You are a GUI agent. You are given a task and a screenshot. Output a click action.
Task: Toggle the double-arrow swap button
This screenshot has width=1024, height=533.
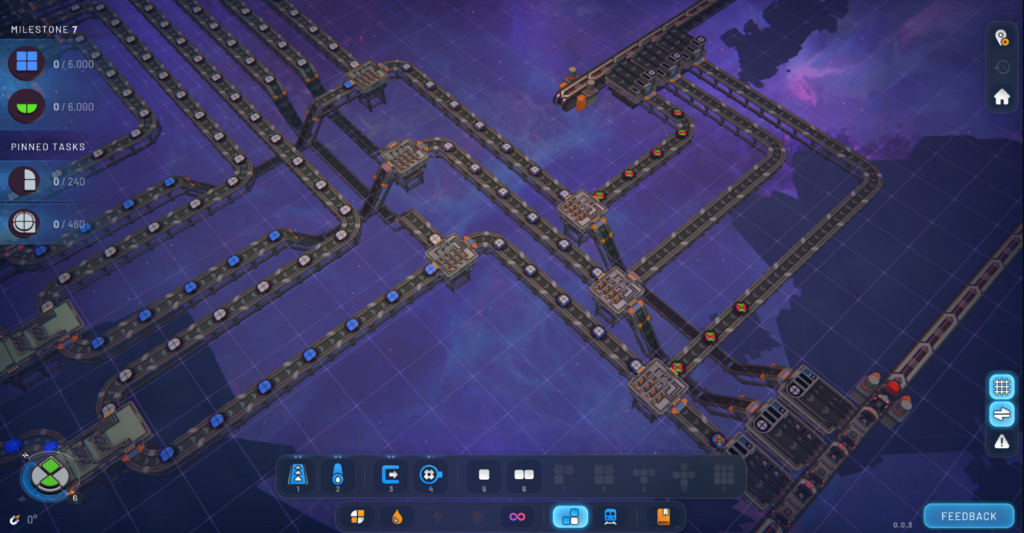coord(1002,414)
